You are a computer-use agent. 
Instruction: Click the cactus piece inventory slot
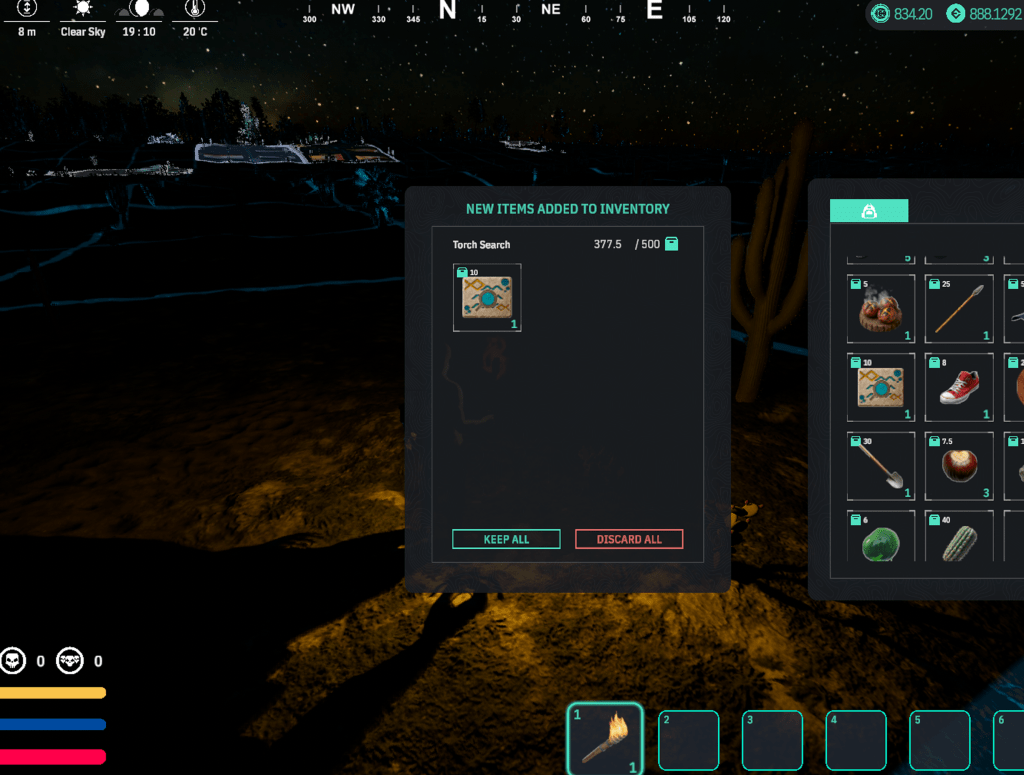(959, 540)
